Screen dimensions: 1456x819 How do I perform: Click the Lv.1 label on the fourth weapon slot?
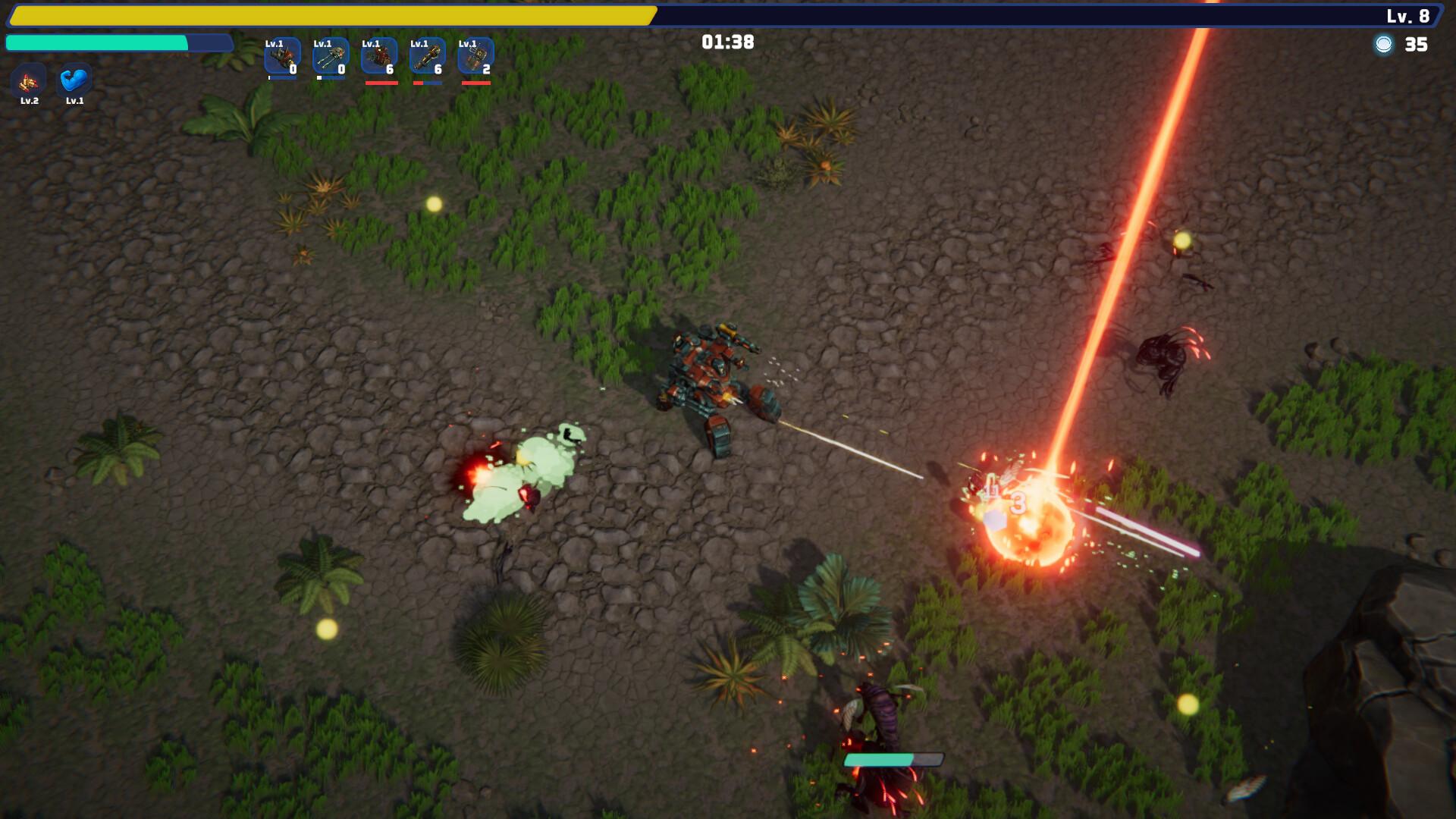418,43
